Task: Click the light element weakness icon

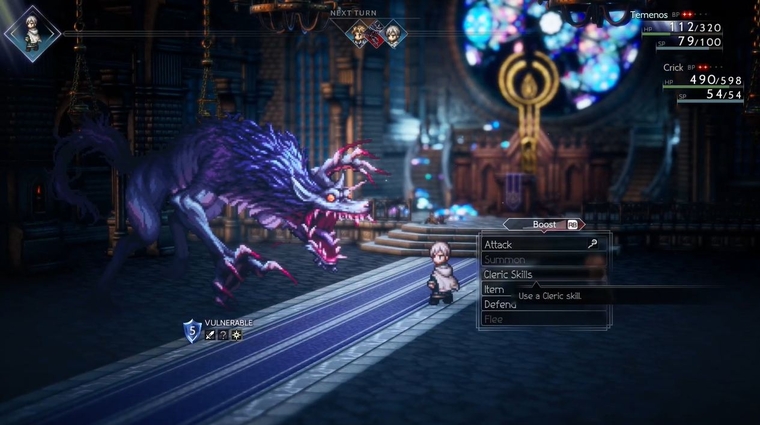Action: [x=235, y=335]
